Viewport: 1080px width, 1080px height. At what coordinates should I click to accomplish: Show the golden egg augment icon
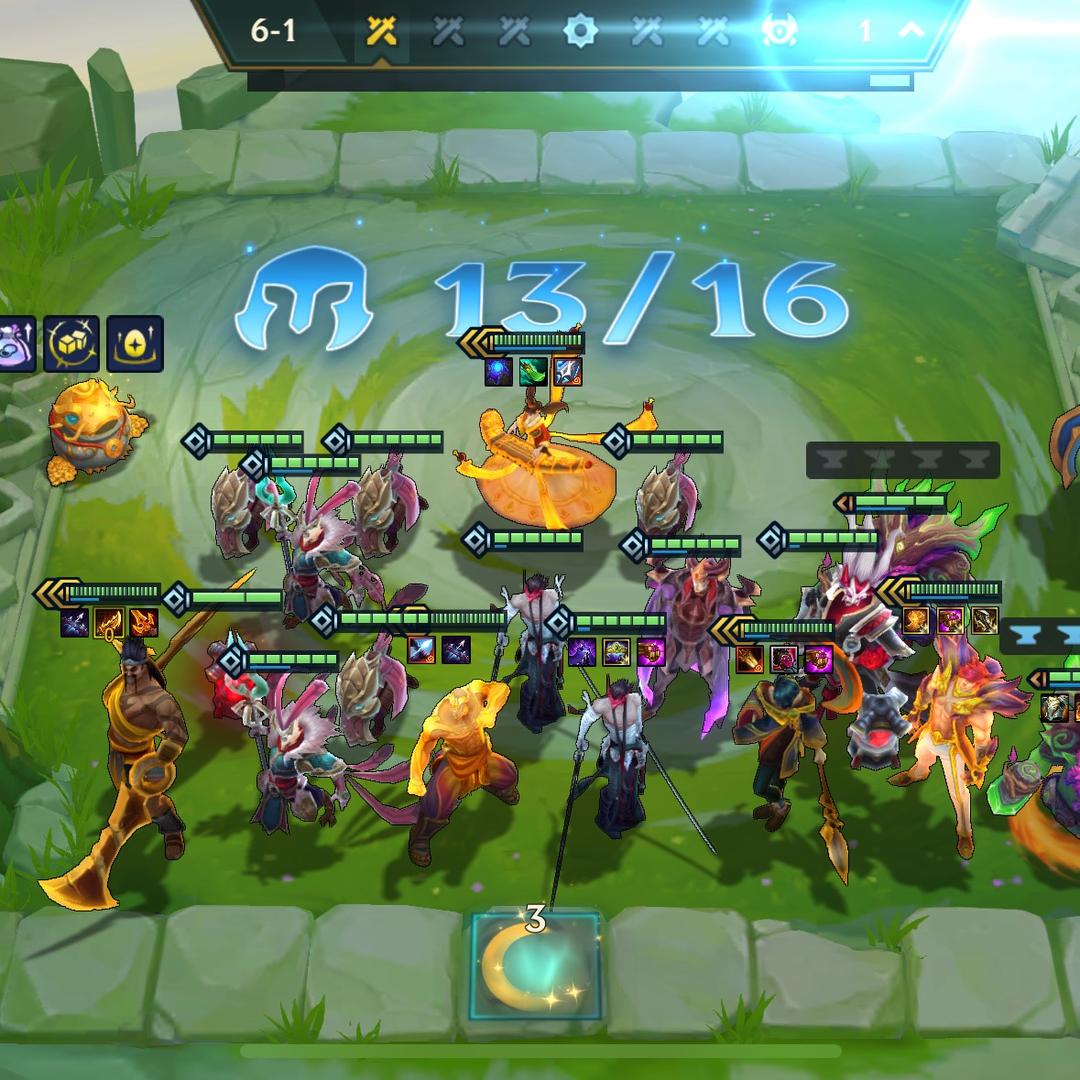point(135,344)
